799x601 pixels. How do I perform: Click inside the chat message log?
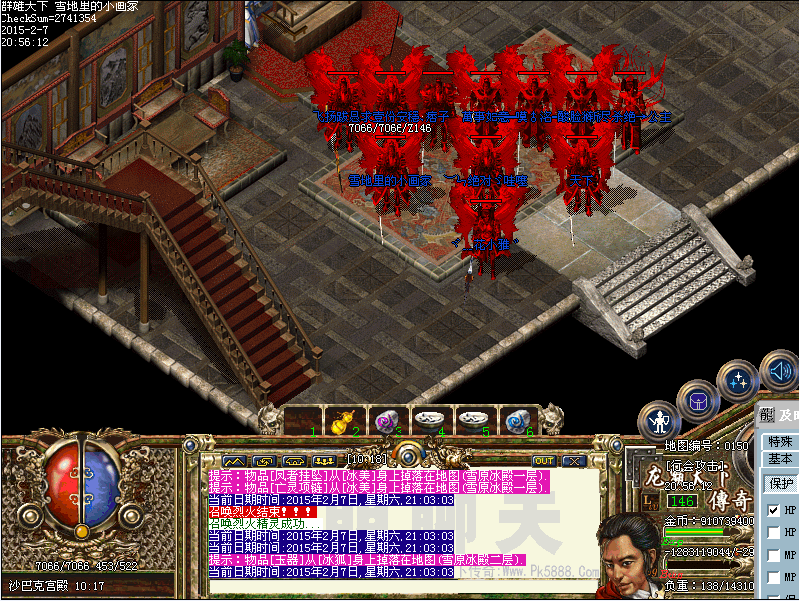click(400, 530)
